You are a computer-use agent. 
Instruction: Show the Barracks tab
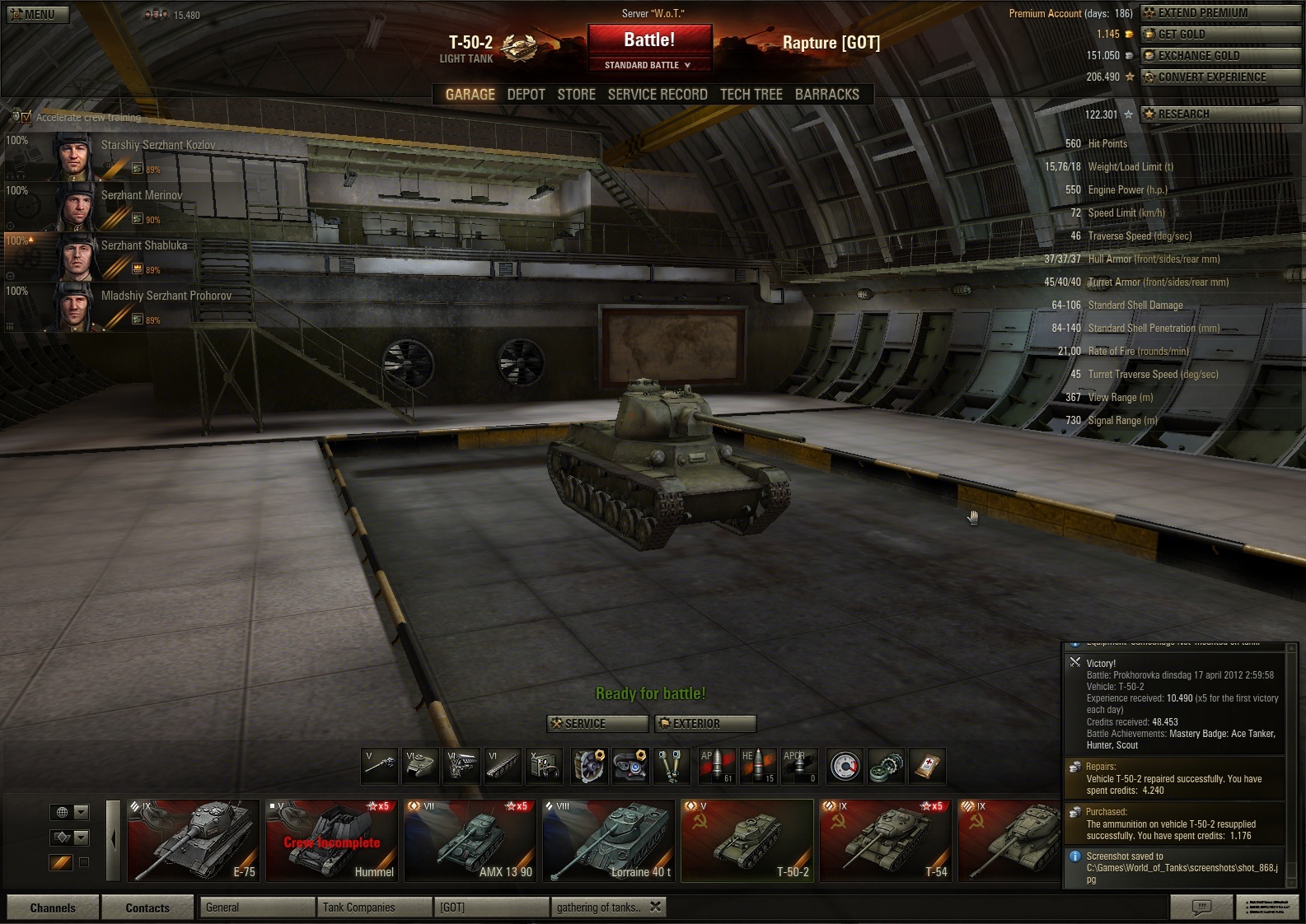[x=826, y=95]
